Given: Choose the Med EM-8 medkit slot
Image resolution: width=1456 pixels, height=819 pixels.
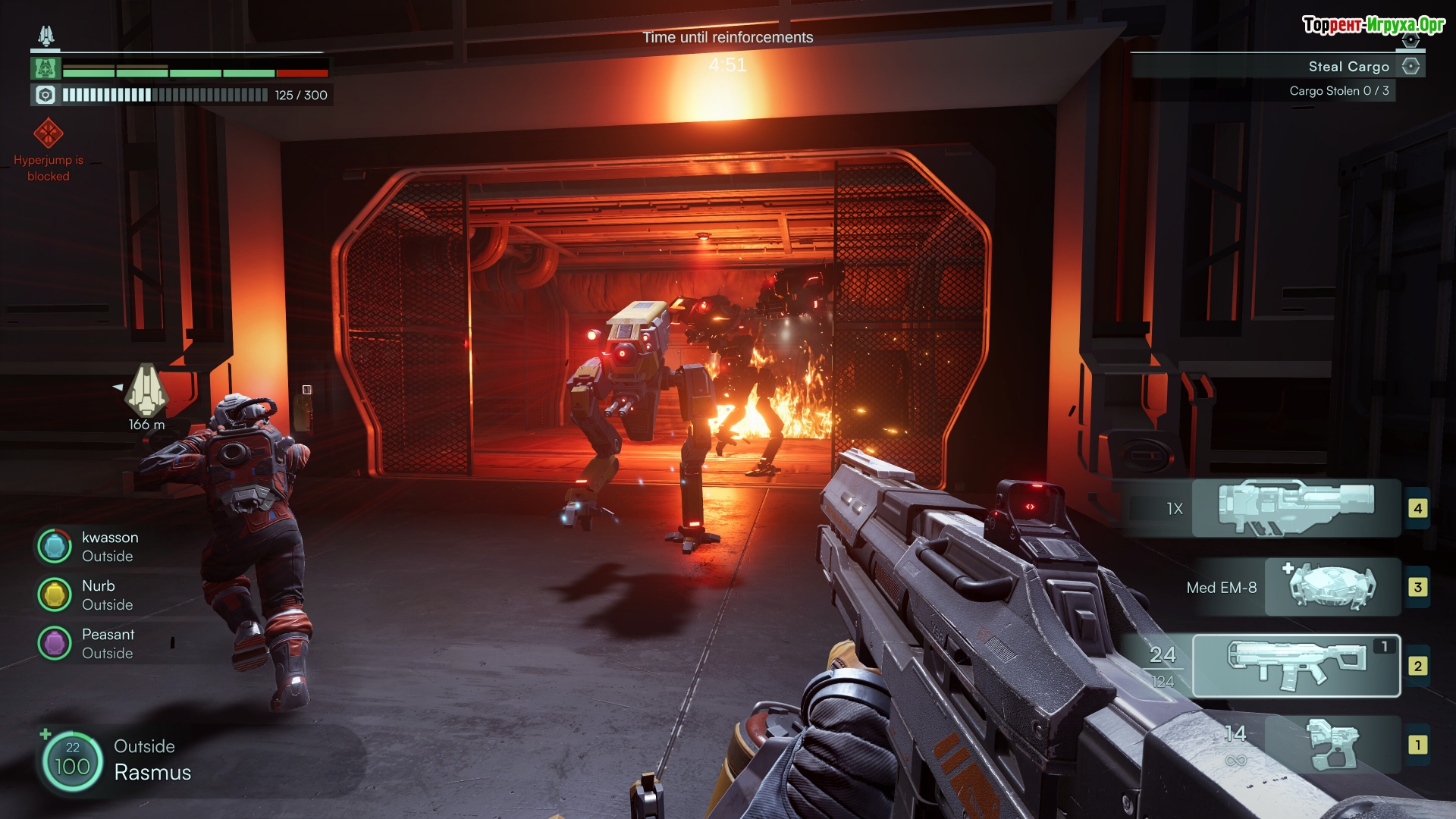Looking at the screenshot, I should click(x=1332, y=587).
